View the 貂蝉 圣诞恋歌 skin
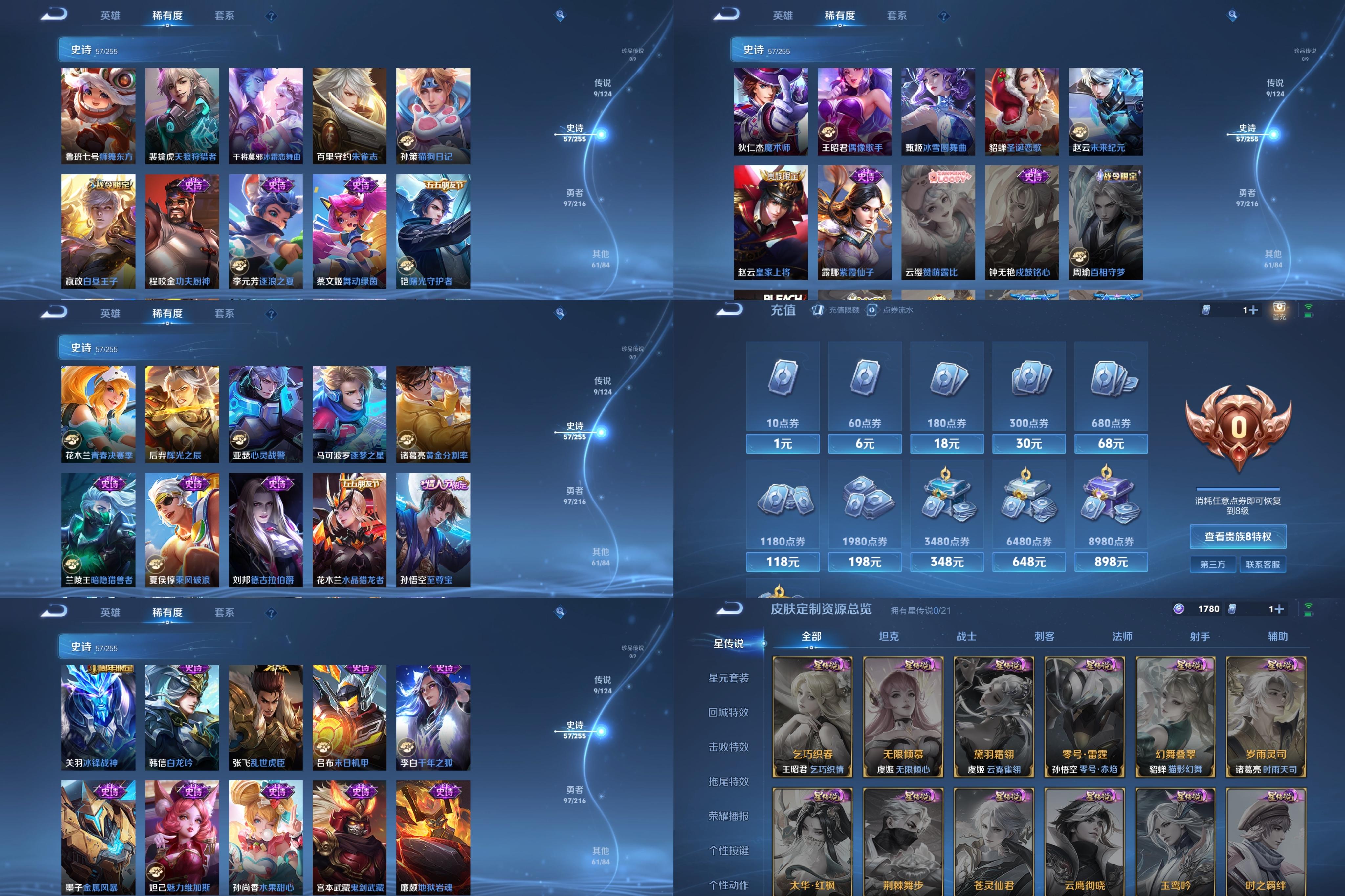1345x896 pixels. (1022, 112)
